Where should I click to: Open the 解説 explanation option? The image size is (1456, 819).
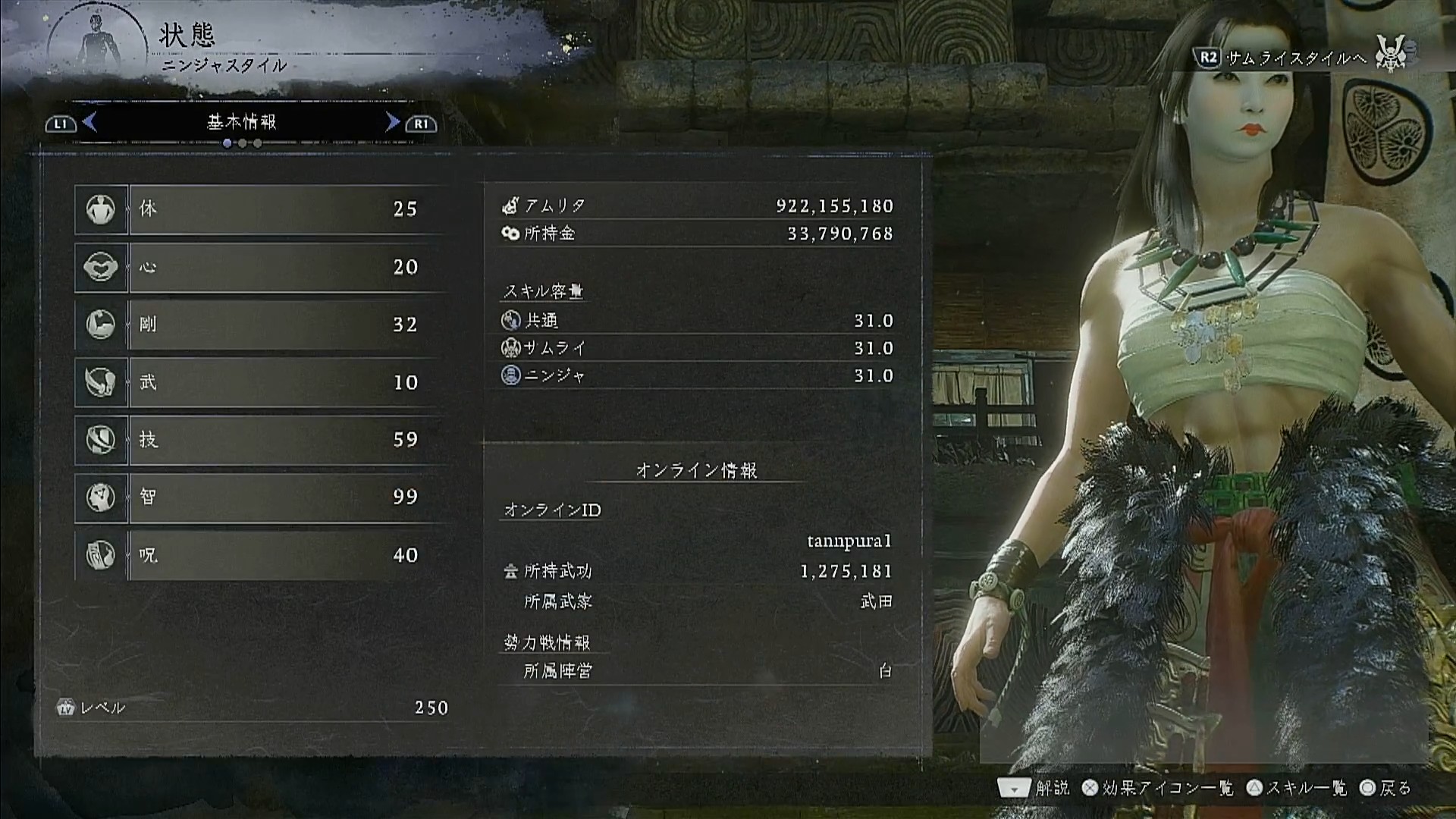click(x=1034, y=789)
